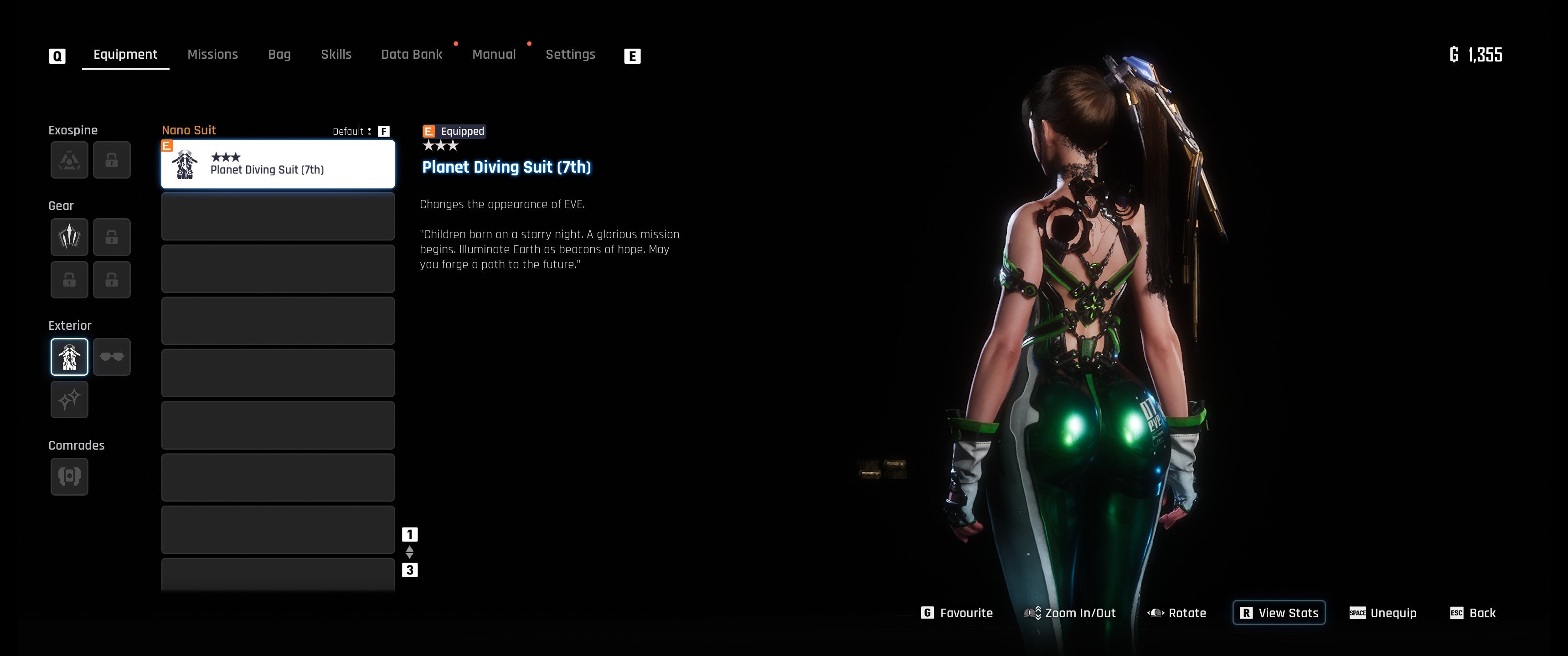Select the Planet Diving Suit (7th) entry

(278, 164)
